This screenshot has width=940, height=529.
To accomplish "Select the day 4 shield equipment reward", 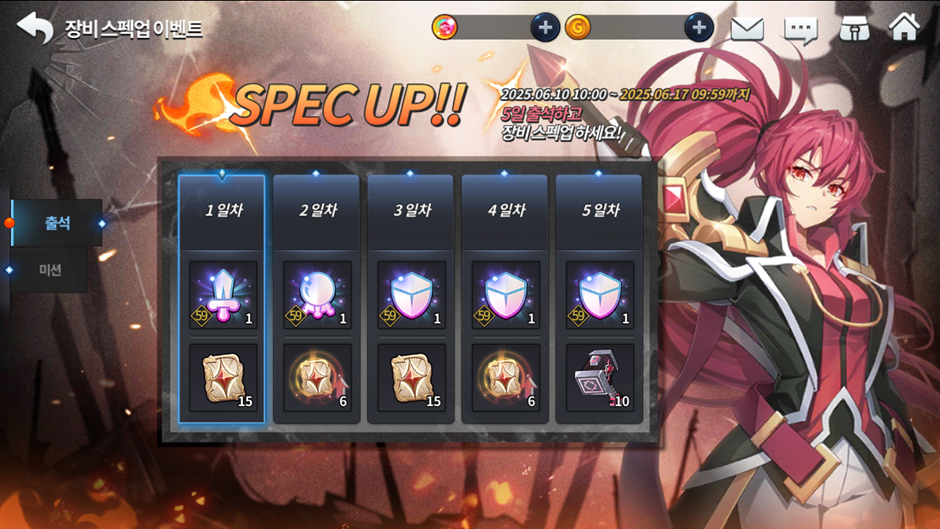I will point(506,295).
